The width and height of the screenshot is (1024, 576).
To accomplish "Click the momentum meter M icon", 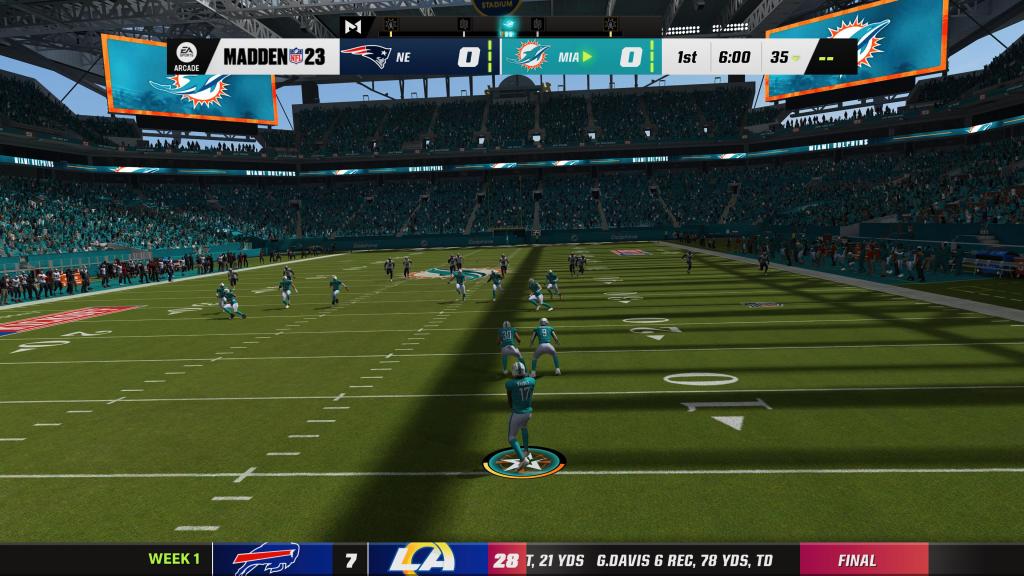I will [354, 26].
